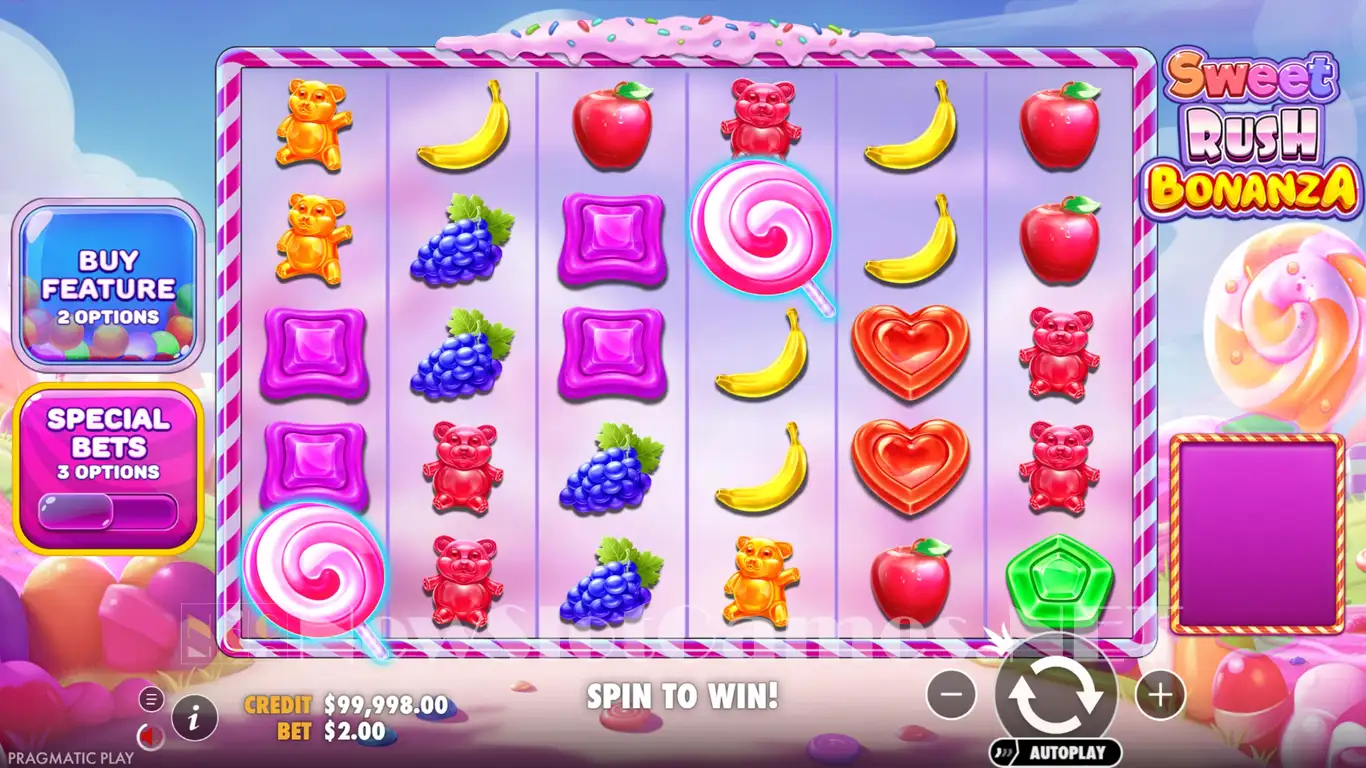Open the hamburger settings menu

tap(151, 698)
